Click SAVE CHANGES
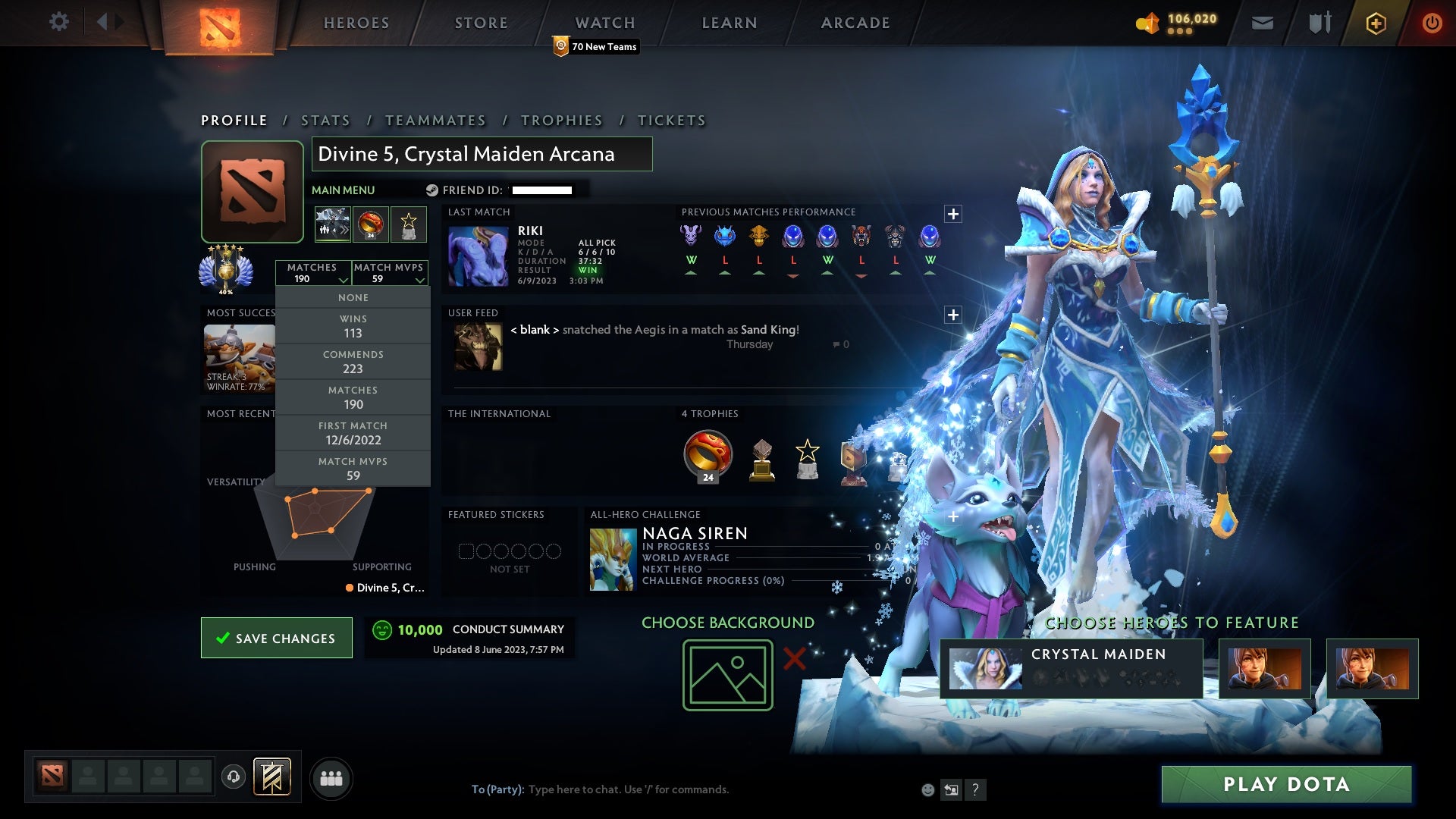Image resolution: width=1456 pixels, height=819 pixels. coord(276,638)
